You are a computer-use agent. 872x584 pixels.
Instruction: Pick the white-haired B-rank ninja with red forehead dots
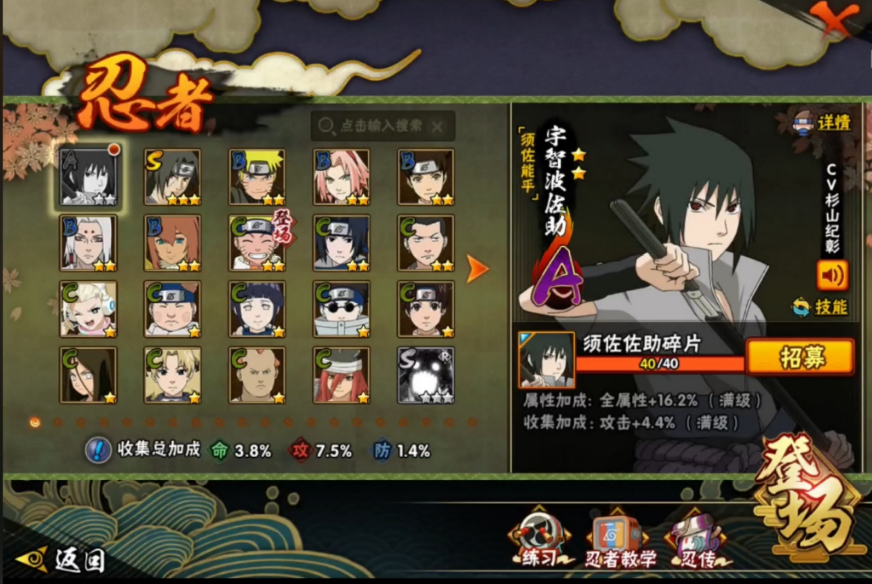click(x=88, y=243)
